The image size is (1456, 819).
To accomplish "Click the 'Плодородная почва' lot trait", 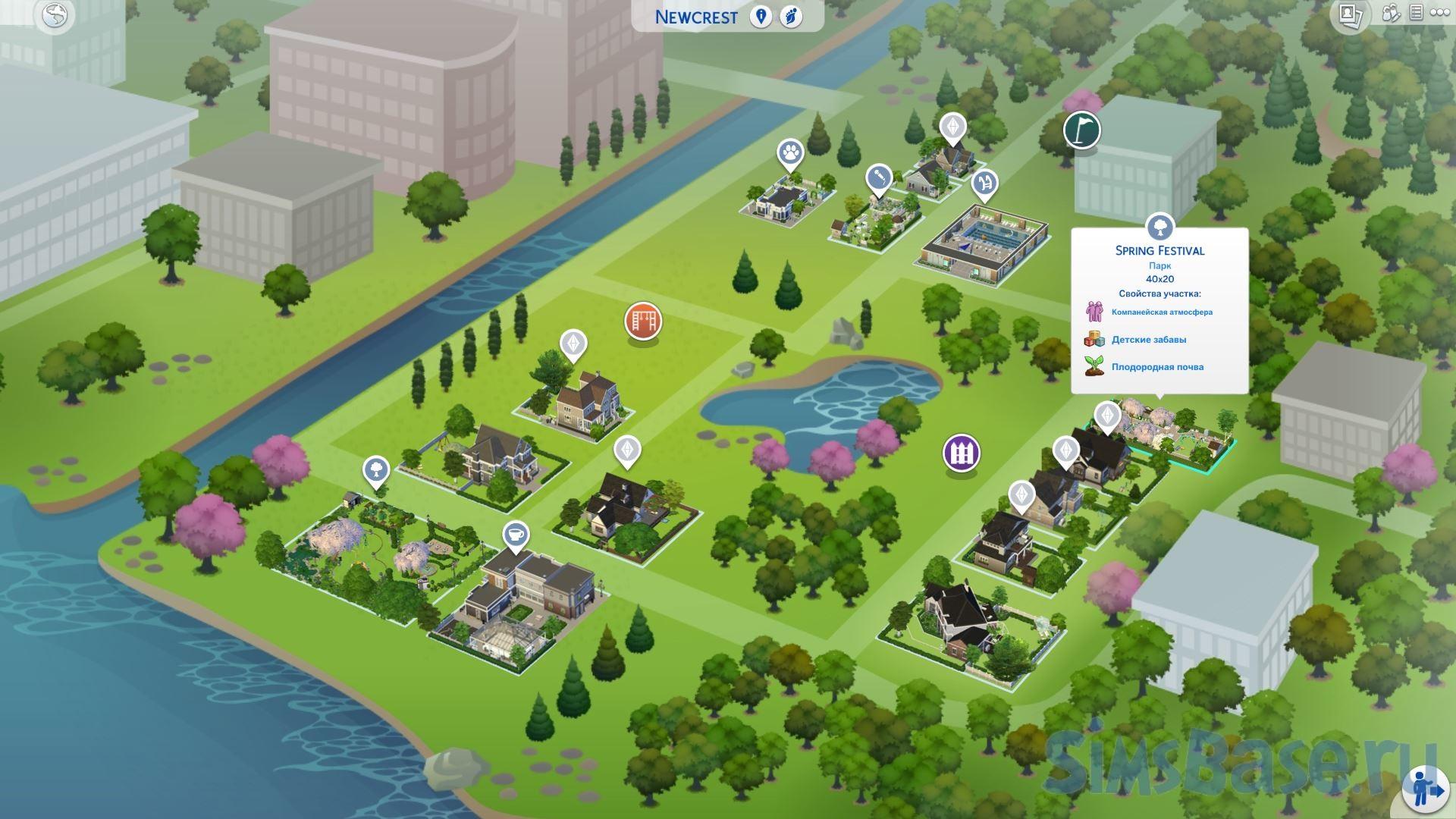I will coord(1156,367).
